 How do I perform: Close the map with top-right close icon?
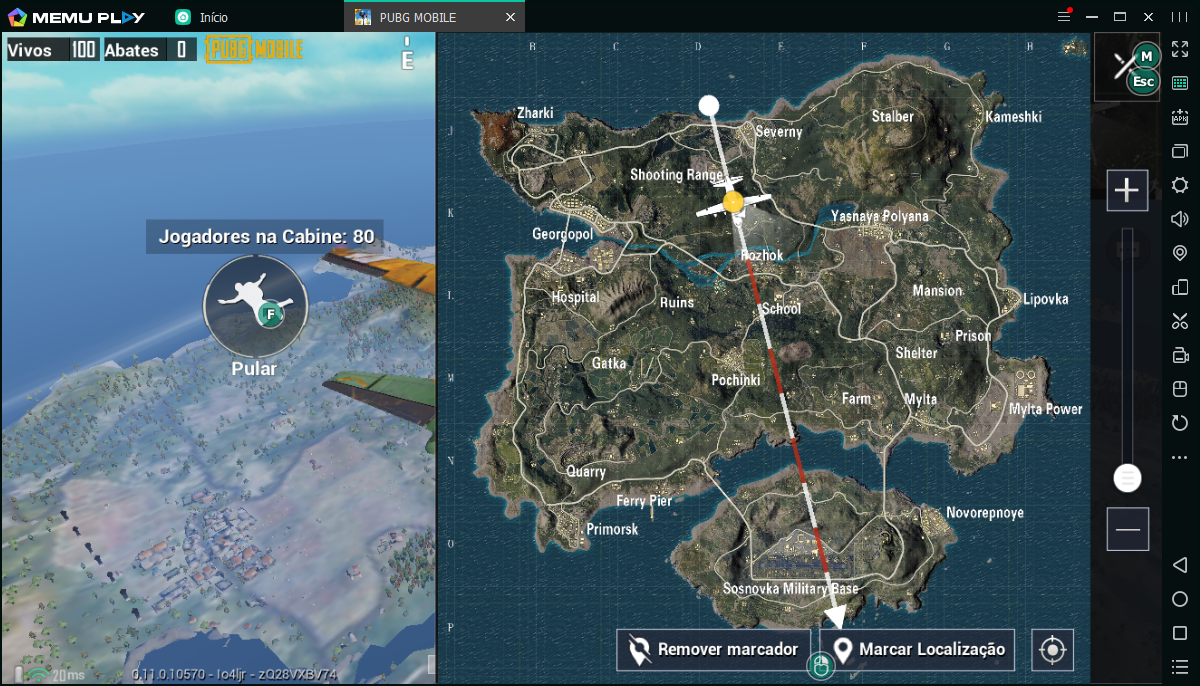pyautogui.click(x=1127, y=66)
